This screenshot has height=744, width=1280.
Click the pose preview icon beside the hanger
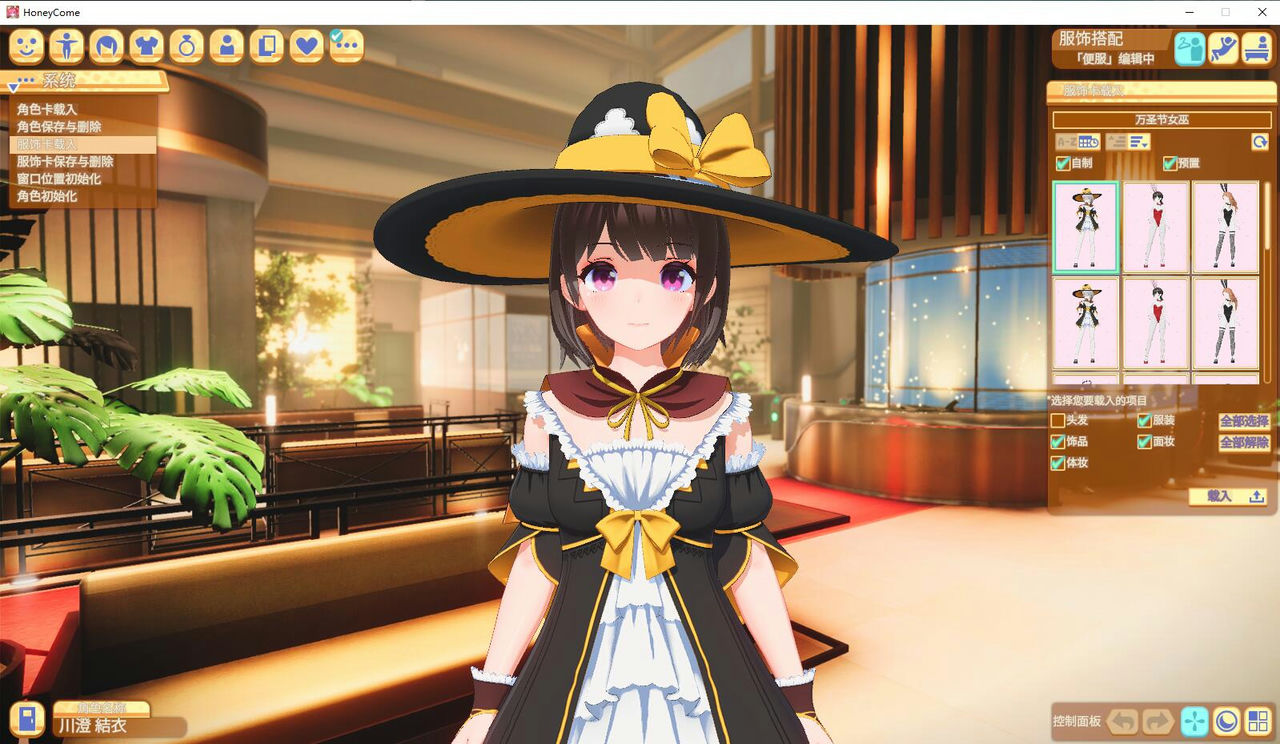pos(1223,47)
